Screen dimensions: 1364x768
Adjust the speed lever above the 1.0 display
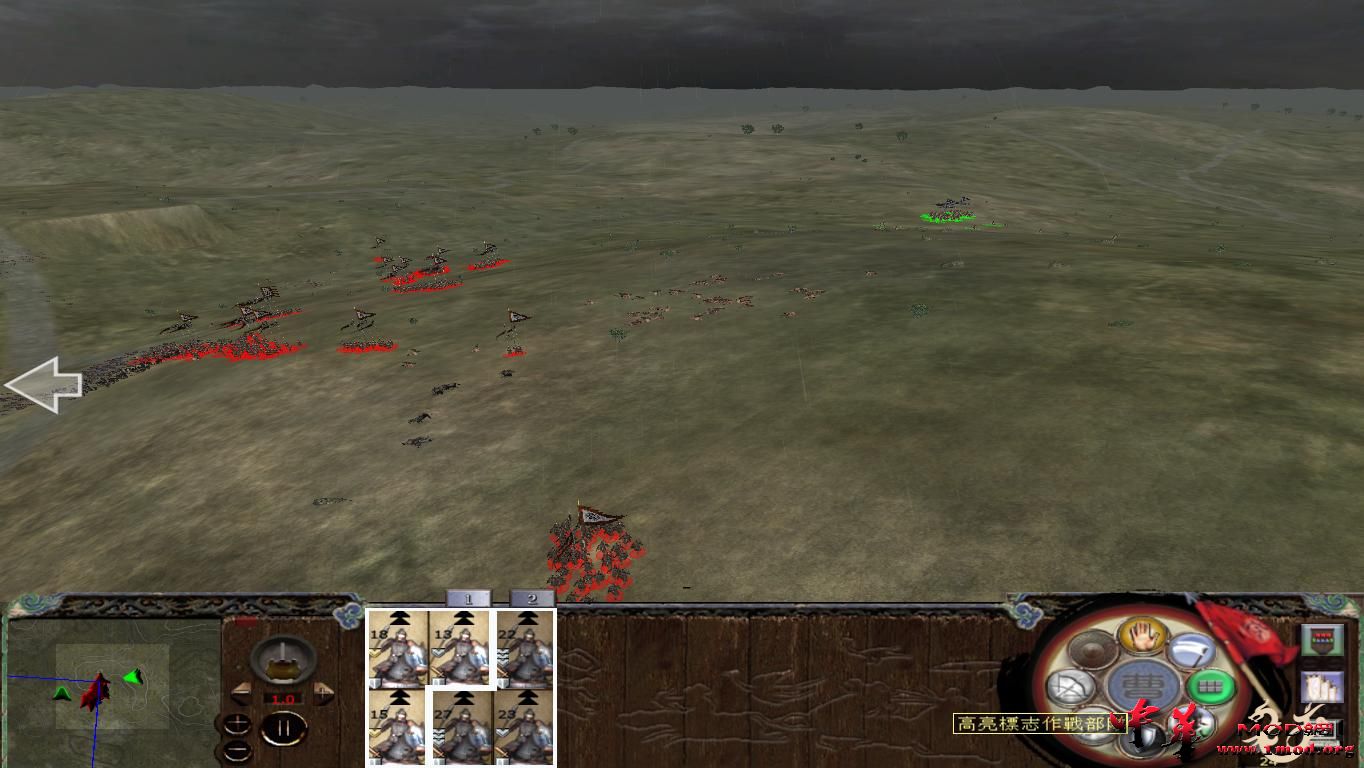284,660
